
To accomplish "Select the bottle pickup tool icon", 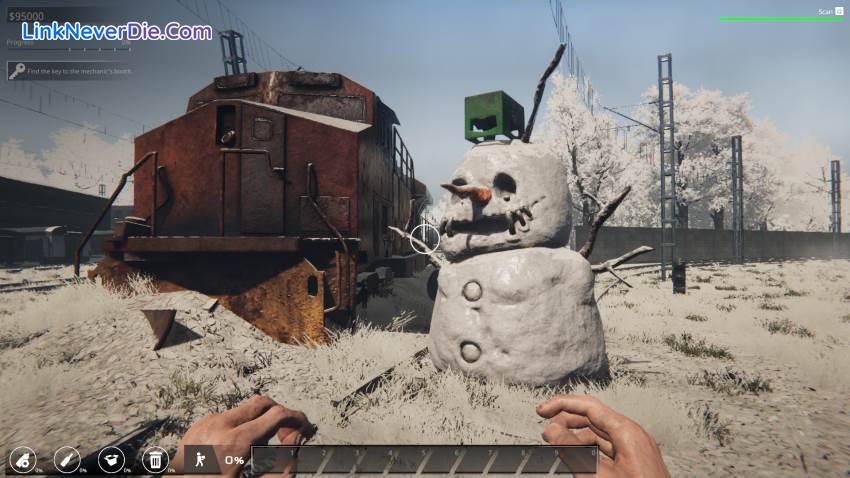I will pos(66,459).
